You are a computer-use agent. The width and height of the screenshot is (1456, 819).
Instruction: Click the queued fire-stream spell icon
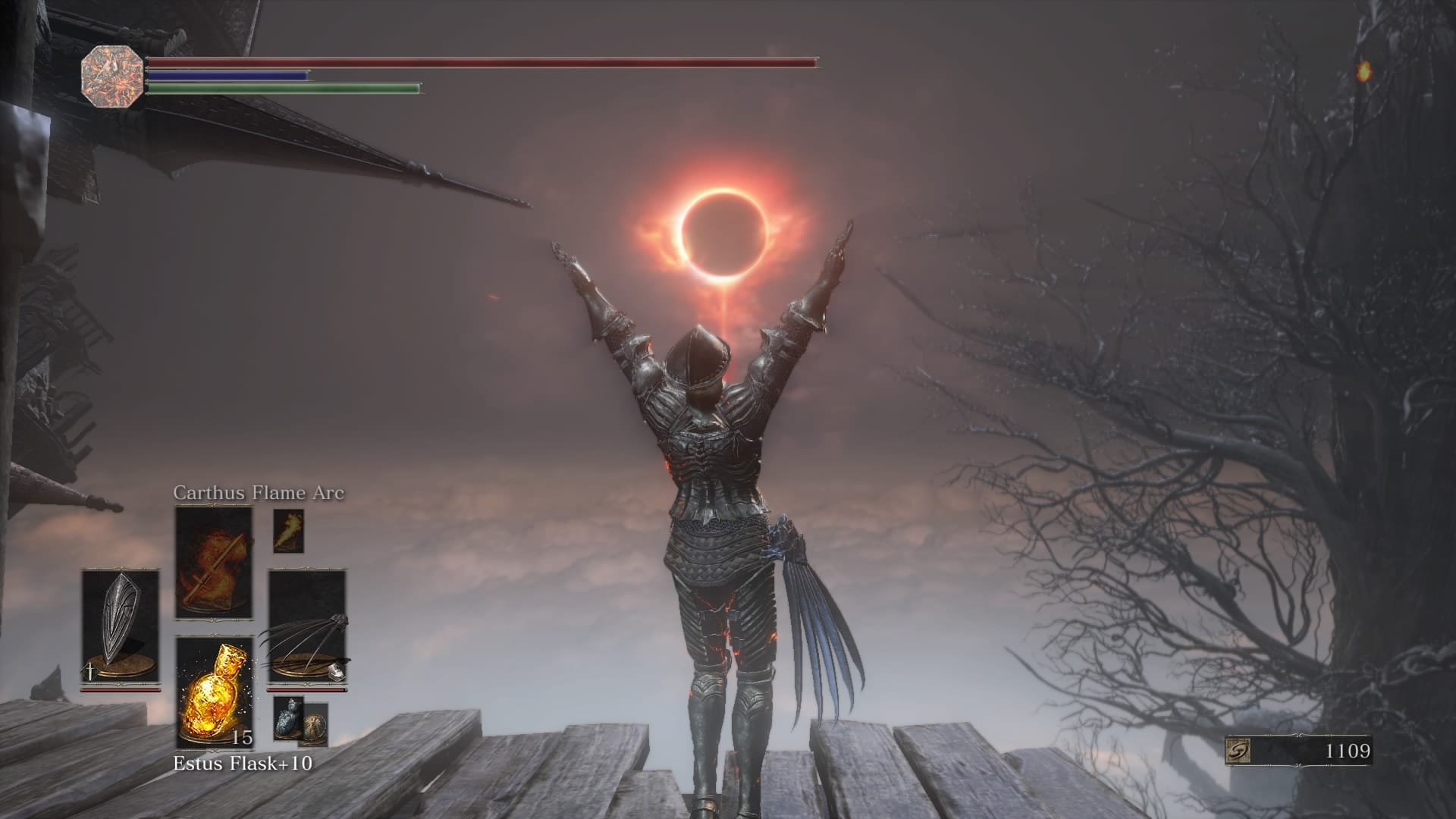(287, 530)
